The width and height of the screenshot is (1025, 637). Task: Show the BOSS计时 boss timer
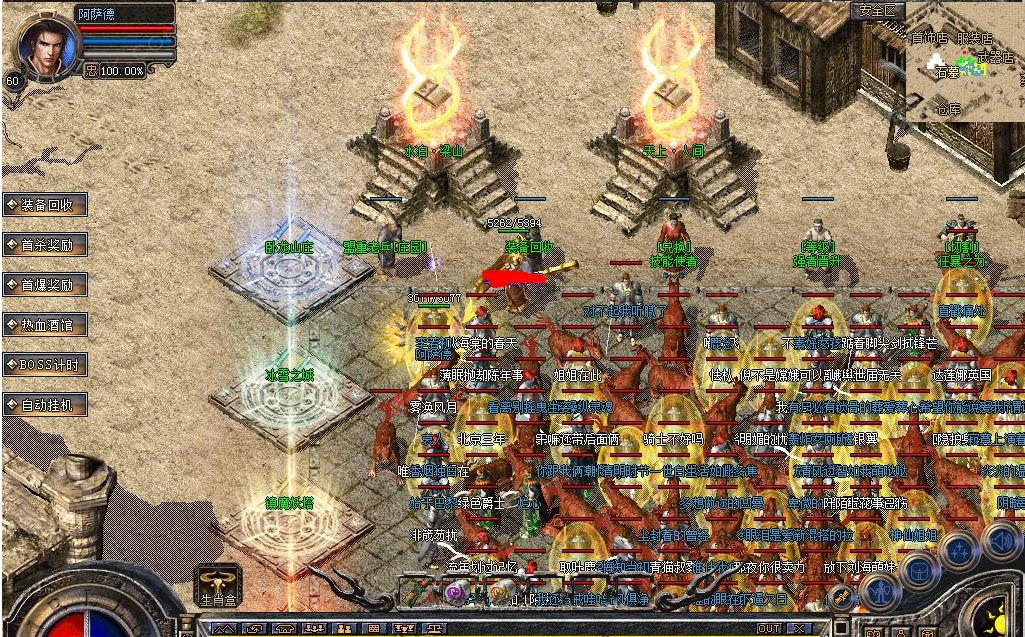click(x=45, y=365)
